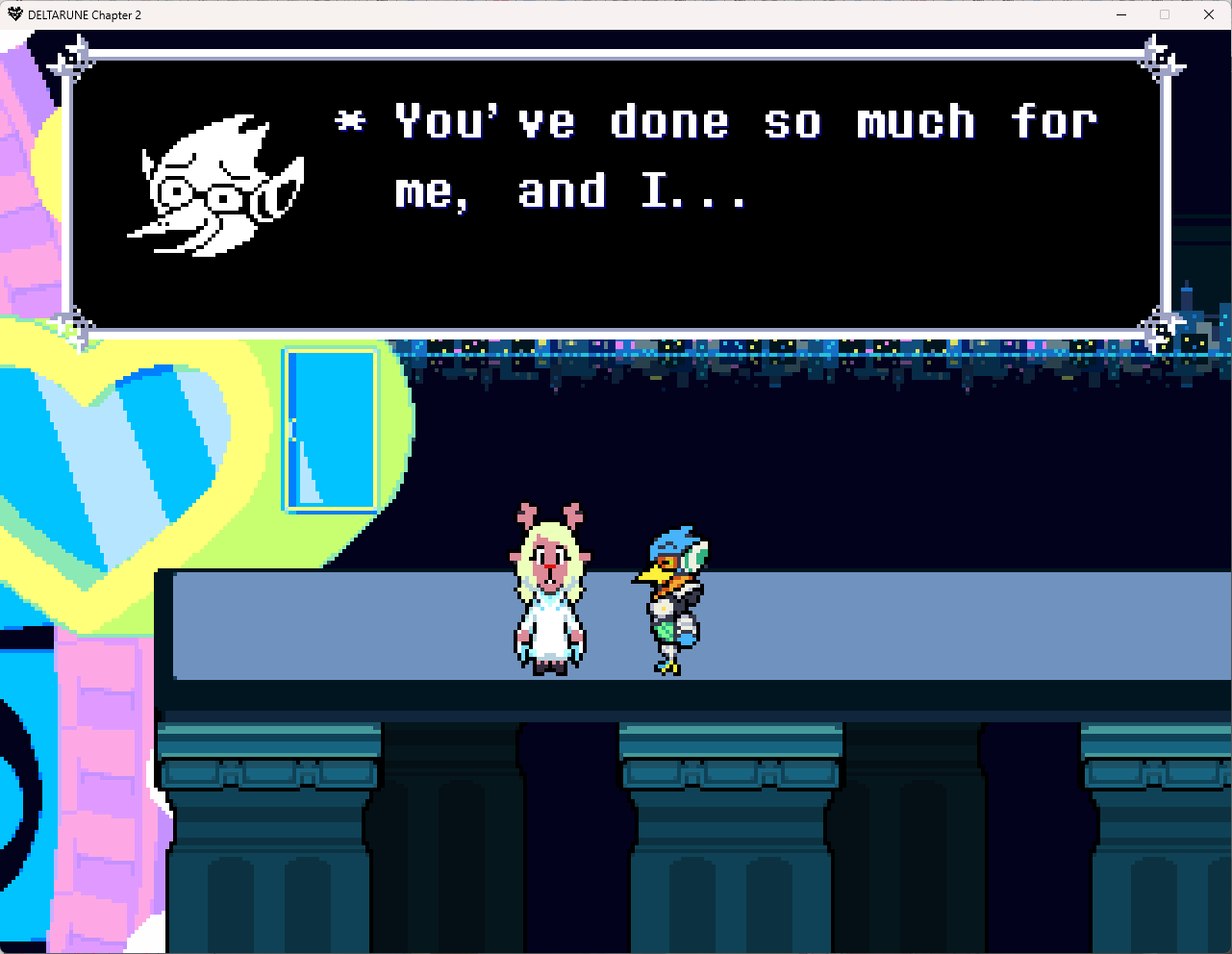
Task: Minimize the DELTARUNE game window
Action: (1121, 14)
